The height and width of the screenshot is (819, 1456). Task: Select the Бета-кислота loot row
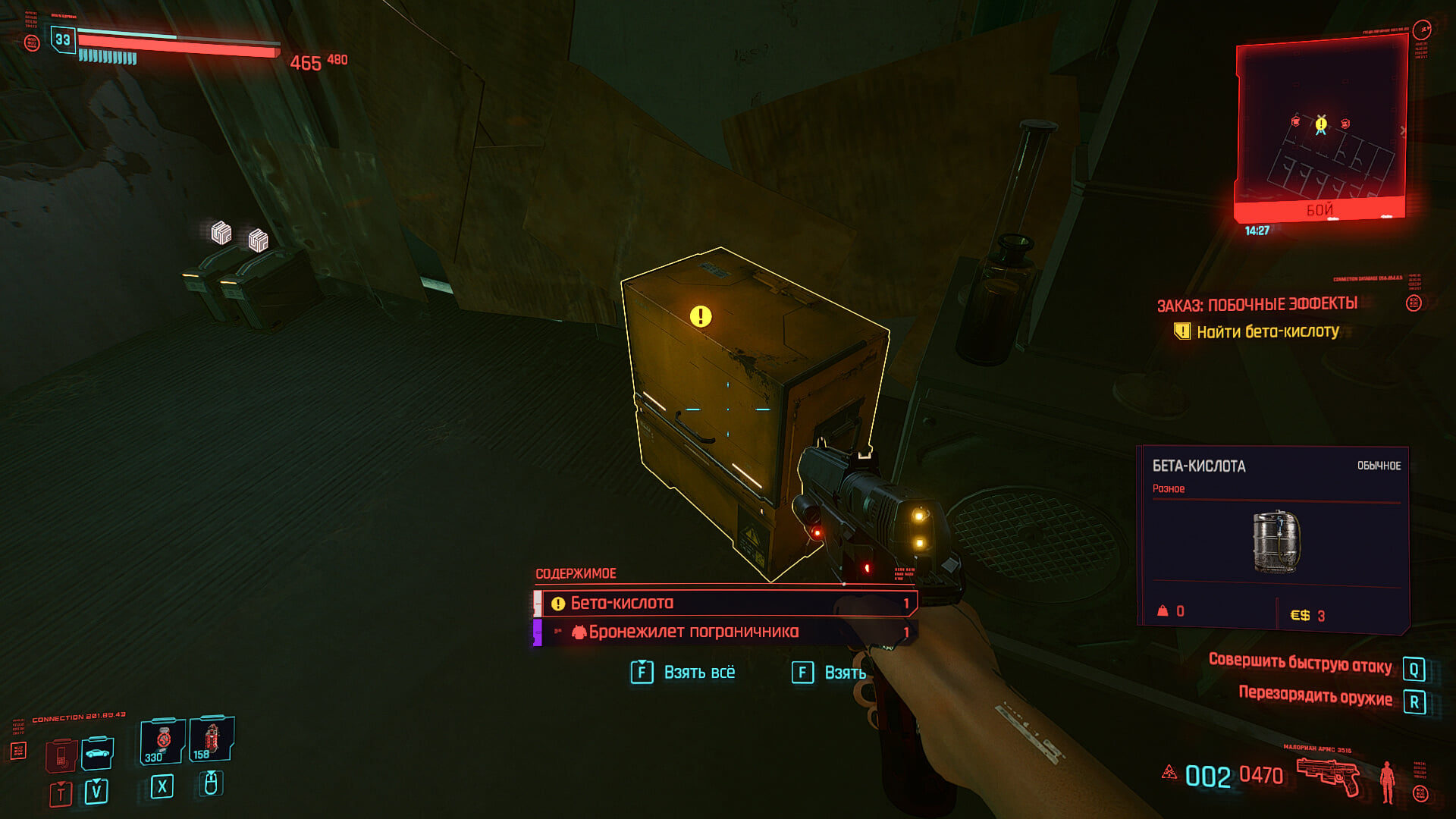coord(726,604)
